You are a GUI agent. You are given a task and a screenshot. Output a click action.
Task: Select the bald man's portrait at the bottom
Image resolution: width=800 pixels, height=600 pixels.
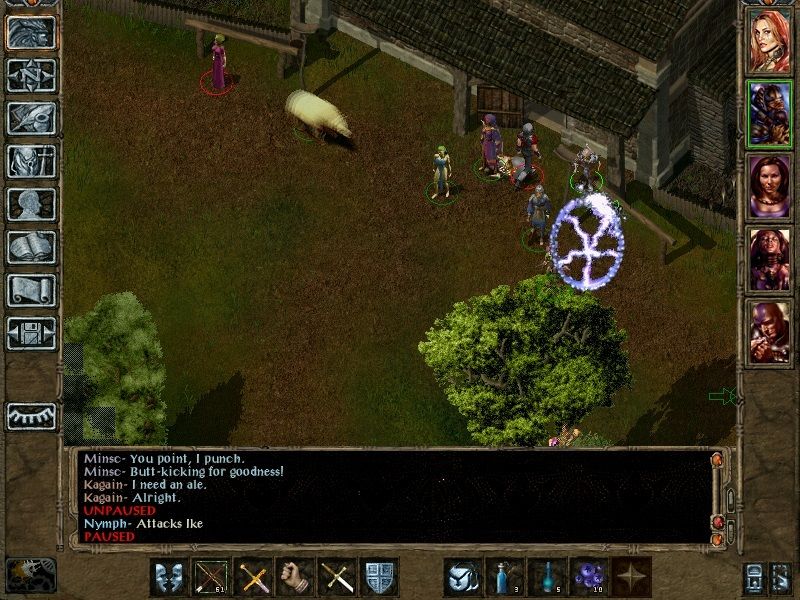coord(769,332)
